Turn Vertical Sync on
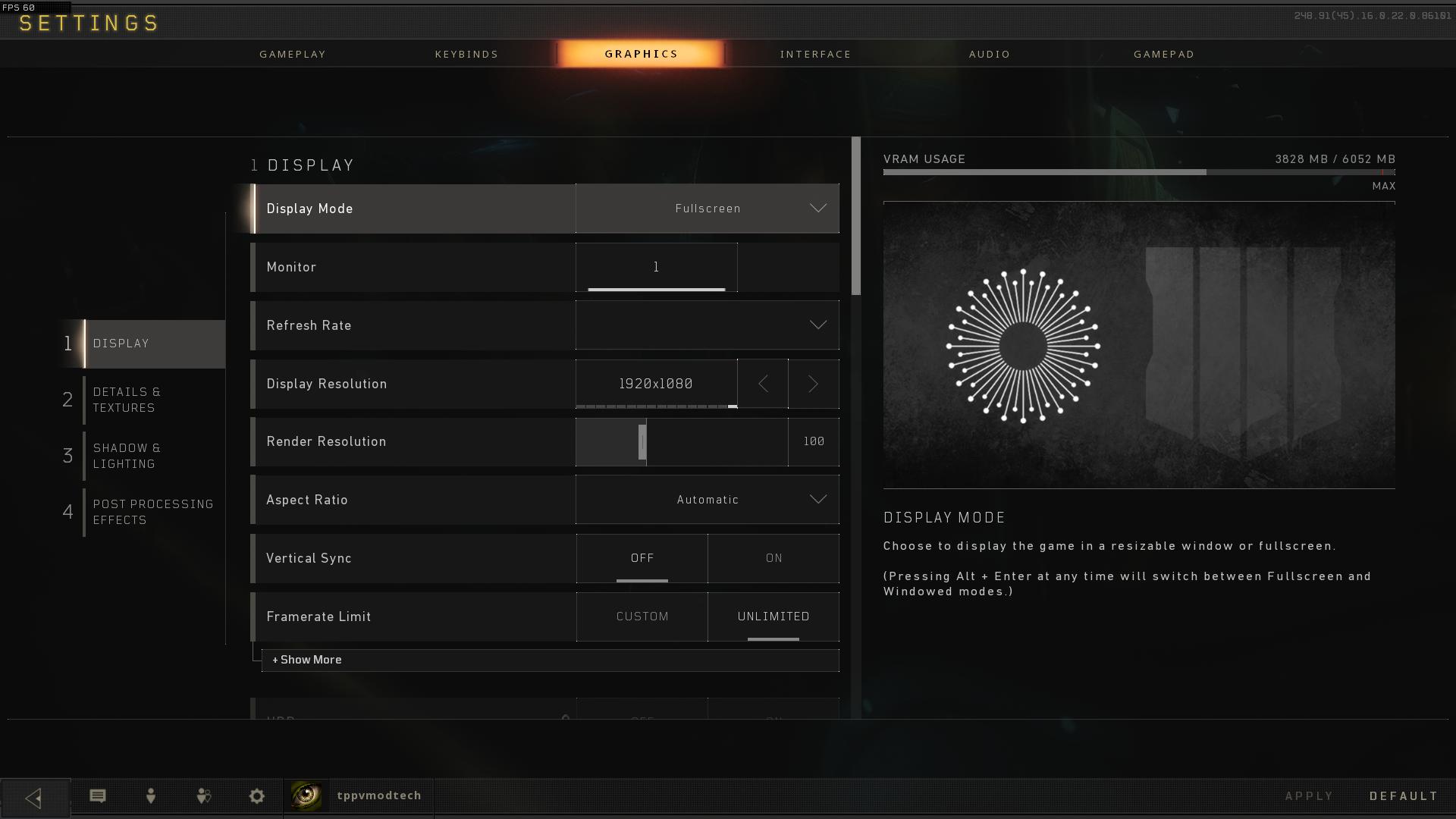This screenshot has height=819, width=1456. pyautogui.click(x=773, y=558)
